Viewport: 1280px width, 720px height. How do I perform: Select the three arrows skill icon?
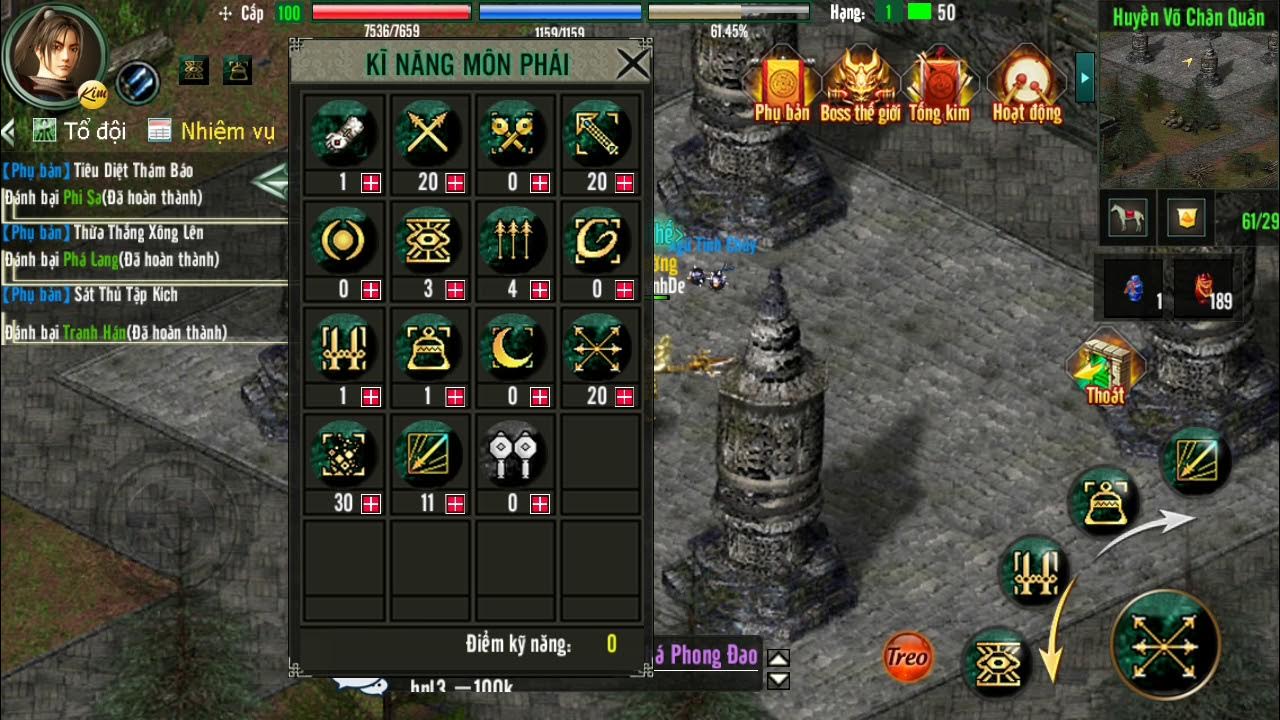pos(512,240)
